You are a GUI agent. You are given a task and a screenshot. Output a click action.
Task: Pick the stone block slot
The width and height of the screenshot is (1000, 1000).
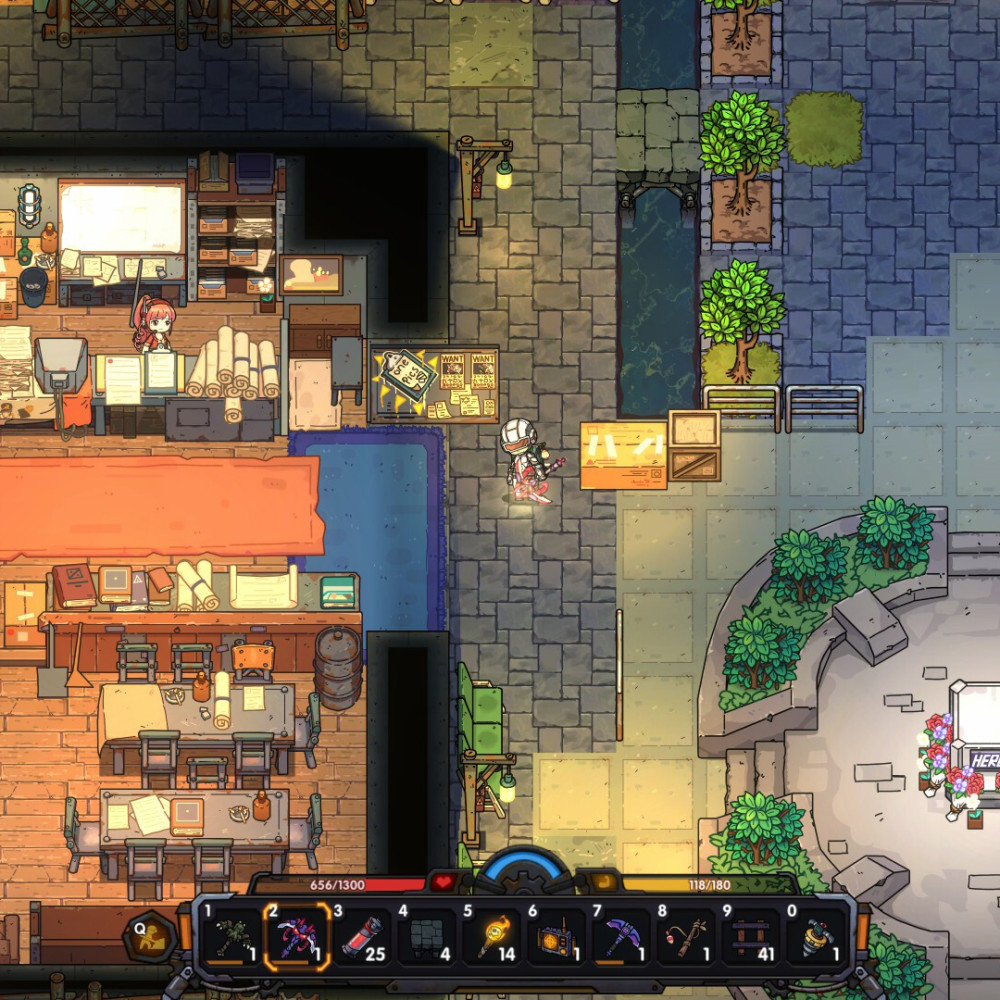(427, 939)
